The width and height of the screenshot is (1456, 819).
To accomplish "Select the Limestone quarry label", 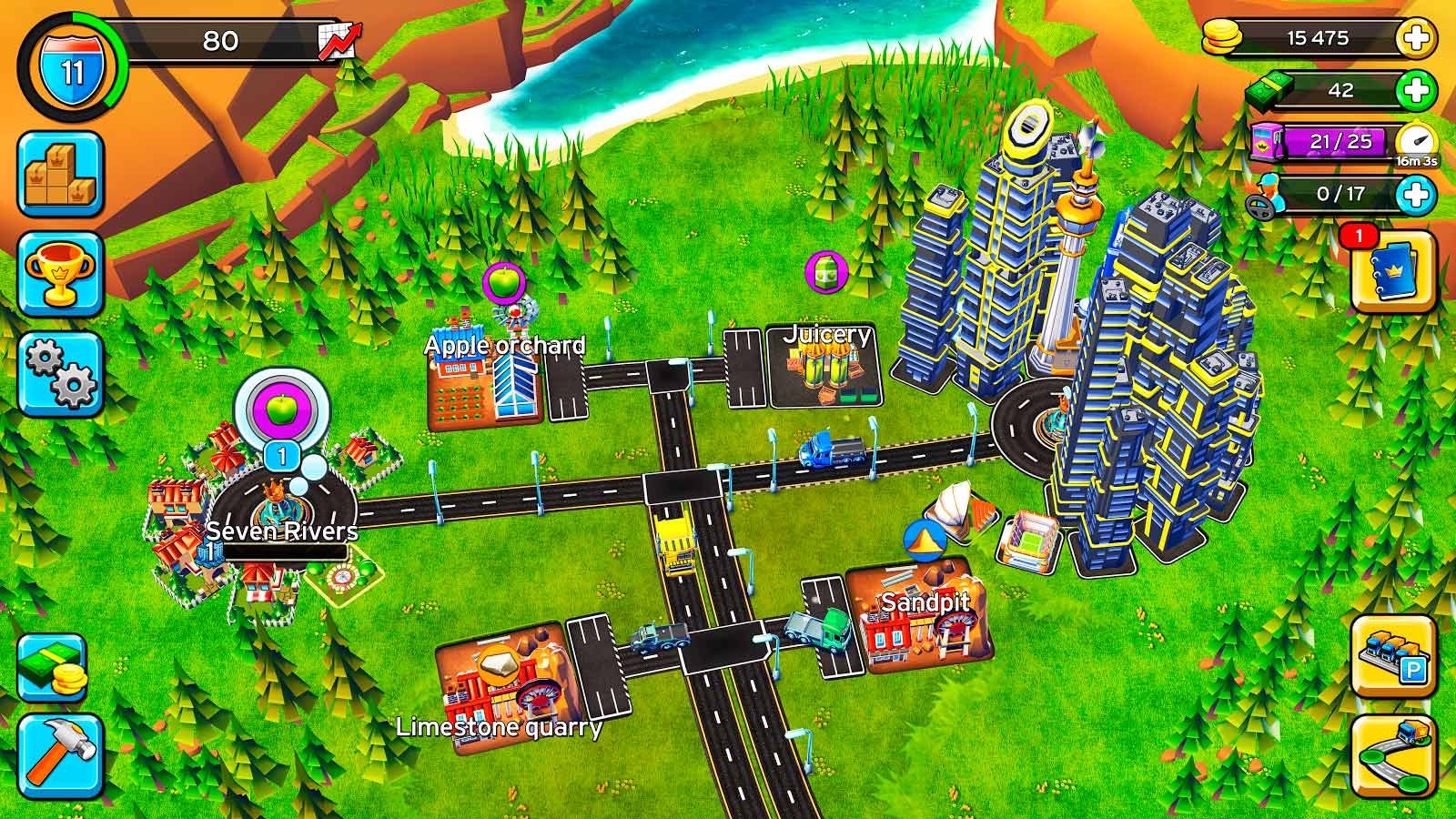I will [x=499, y=727].
